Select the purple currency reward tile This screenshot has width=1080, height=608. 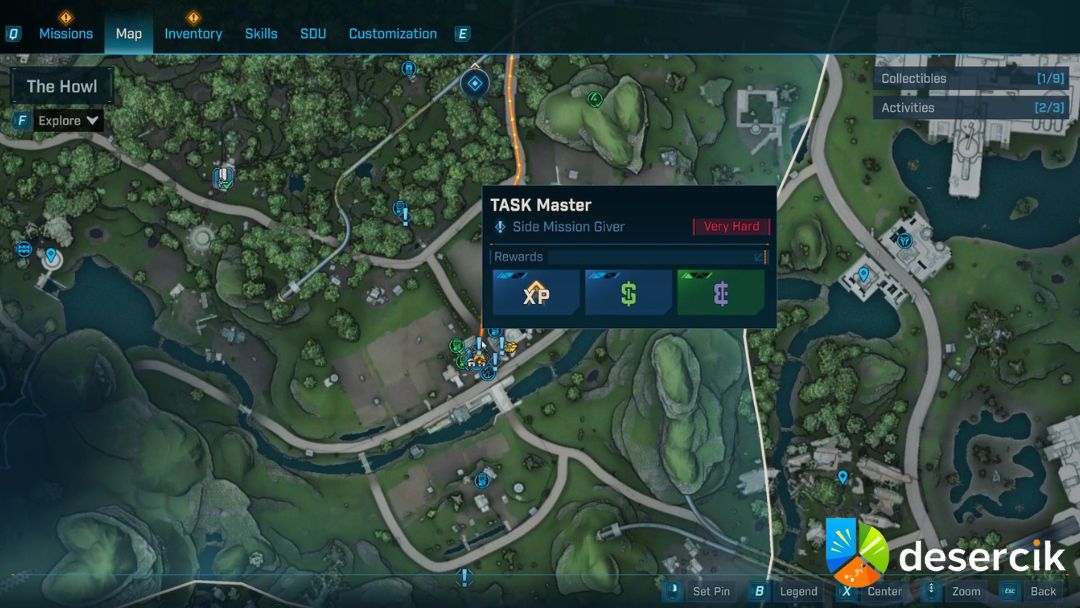tap(720, 293)
